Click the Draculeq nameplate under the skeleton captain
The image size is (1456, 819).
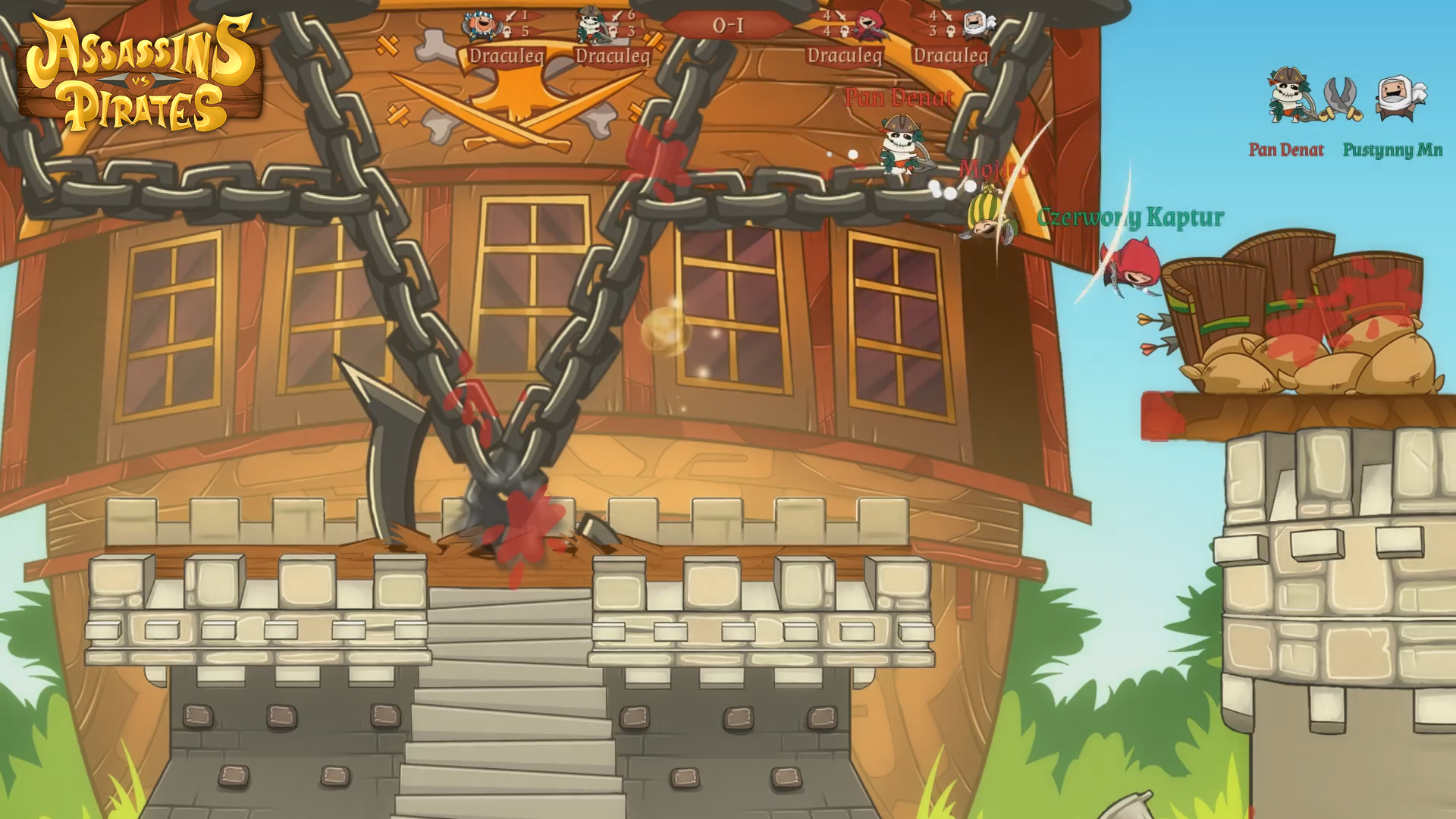point(615,55)
